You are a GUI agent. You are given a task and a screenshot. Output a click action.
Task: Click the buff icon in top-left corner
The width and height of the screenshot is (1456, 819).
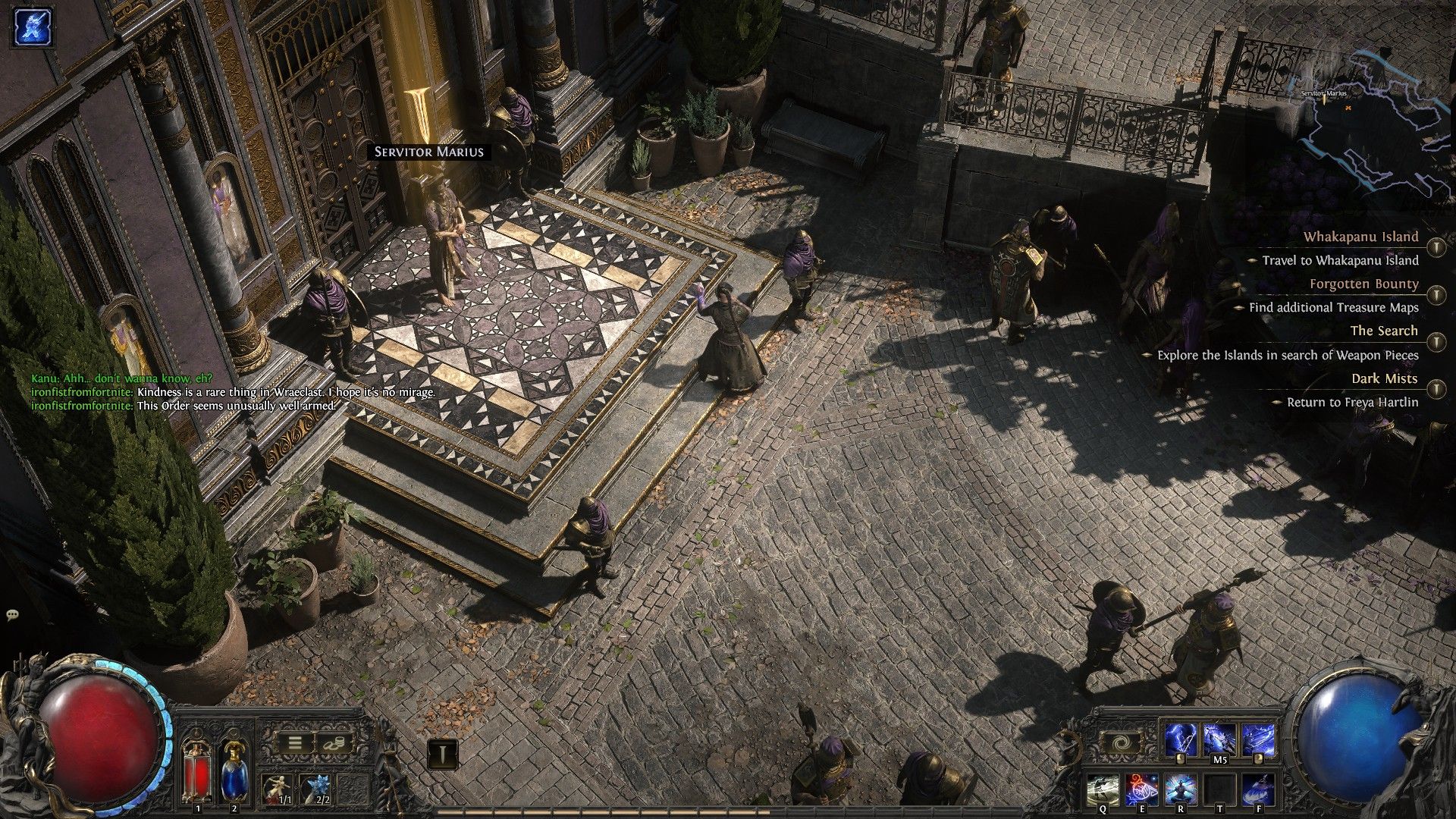pyautogui.click(x=32, y=27)
